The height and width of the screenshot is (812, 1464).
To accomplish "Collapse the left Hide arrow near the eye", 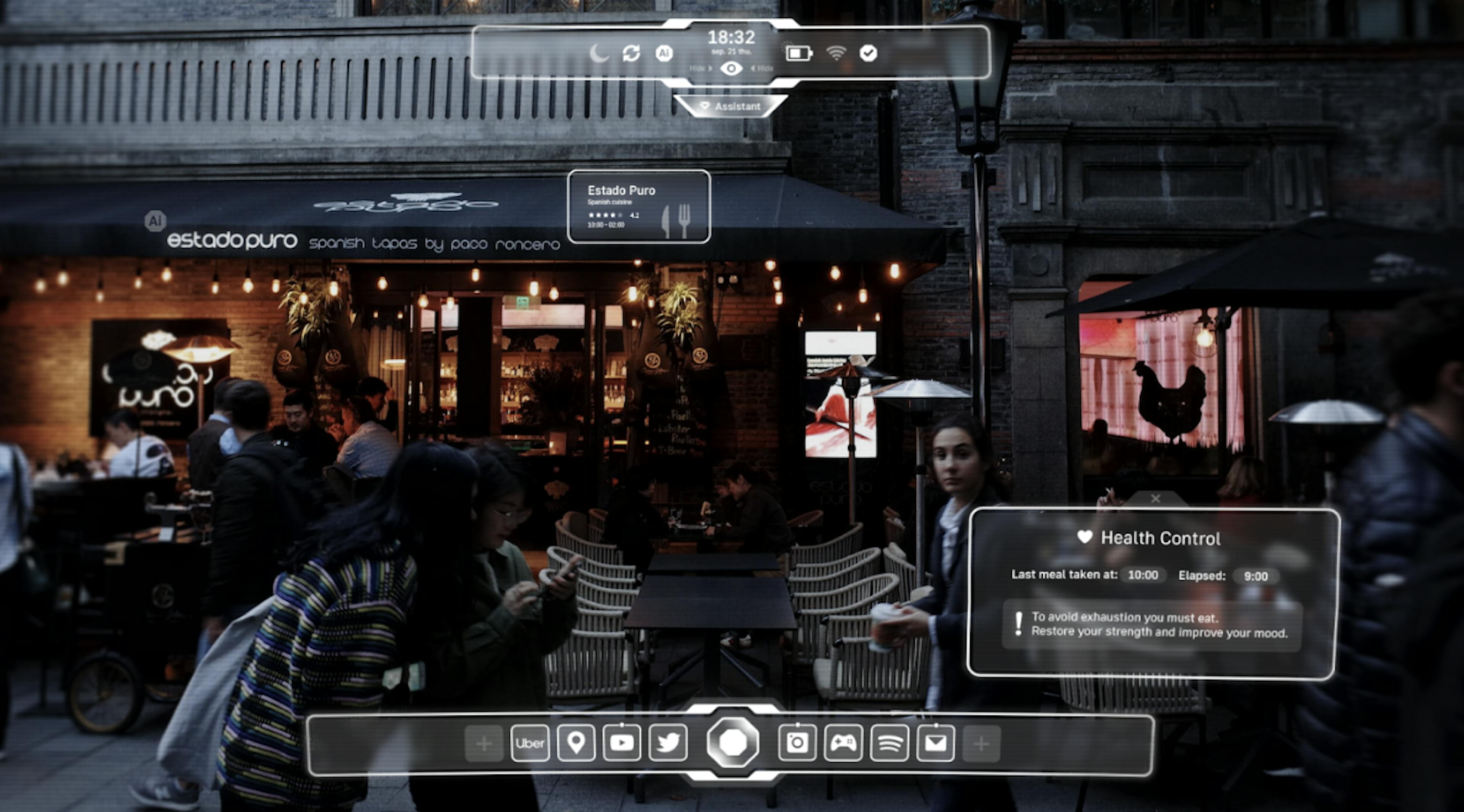I will click(x=700, y=68).
